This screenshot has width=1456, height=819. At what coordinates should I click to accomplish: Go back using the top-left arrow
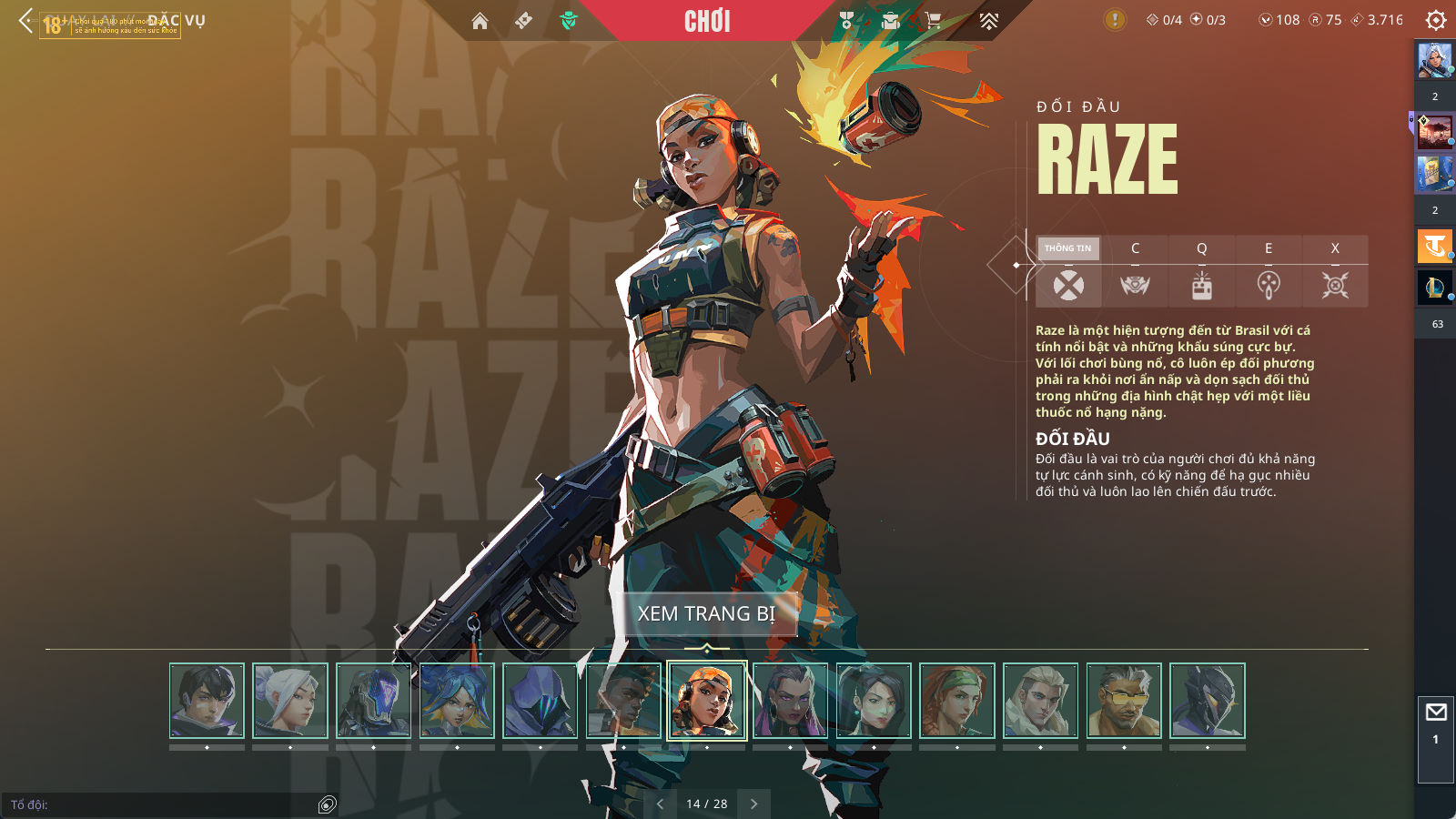25,20
